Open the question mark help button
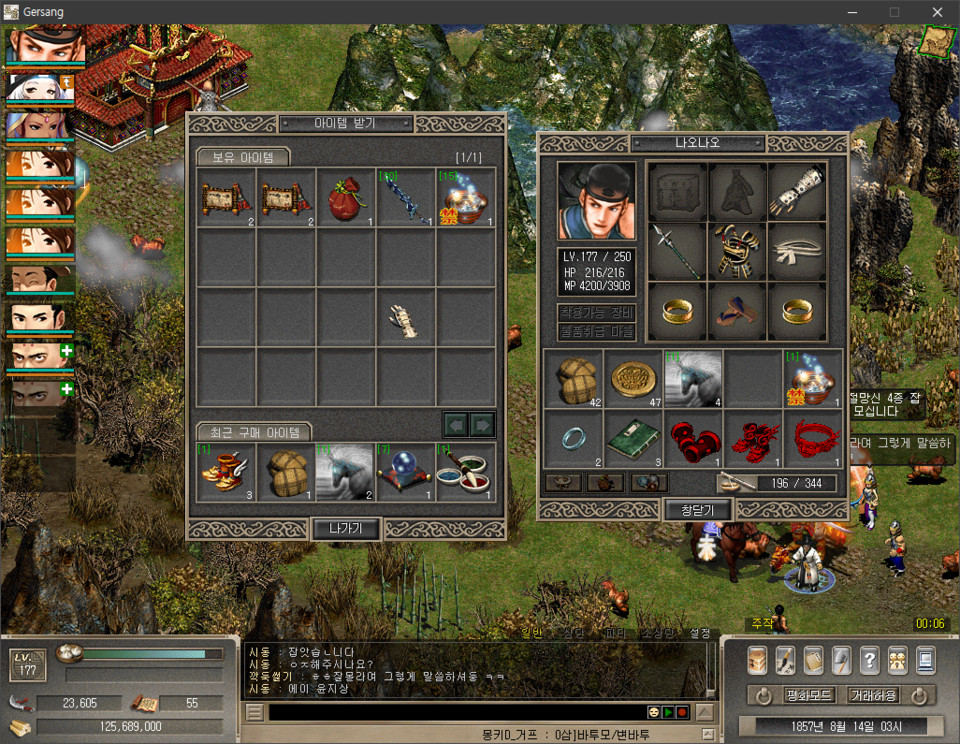This screenshot has width=960, height=744. [869, 659]
